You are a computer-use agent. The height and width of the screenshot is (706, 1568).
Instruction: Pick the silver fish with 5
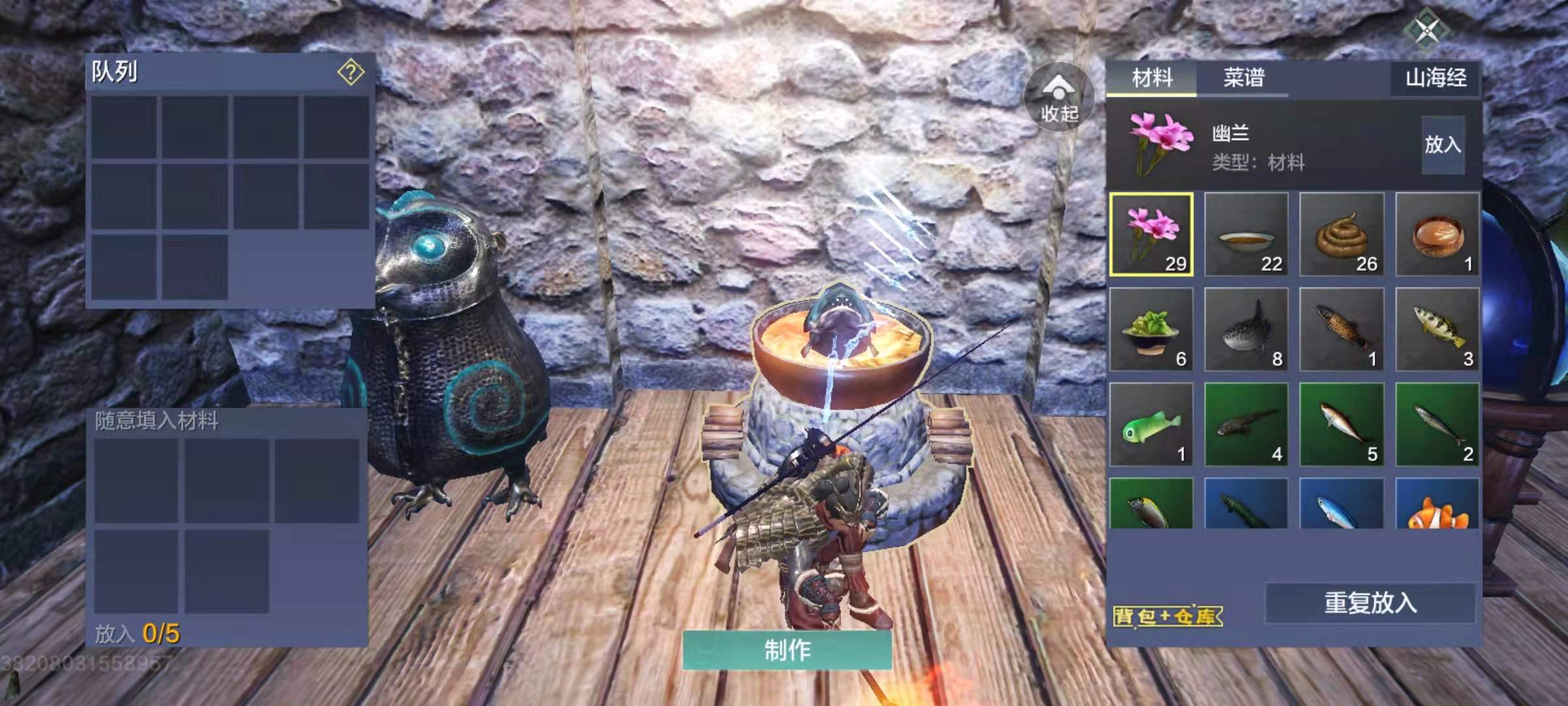click(x=1342, y=425)
